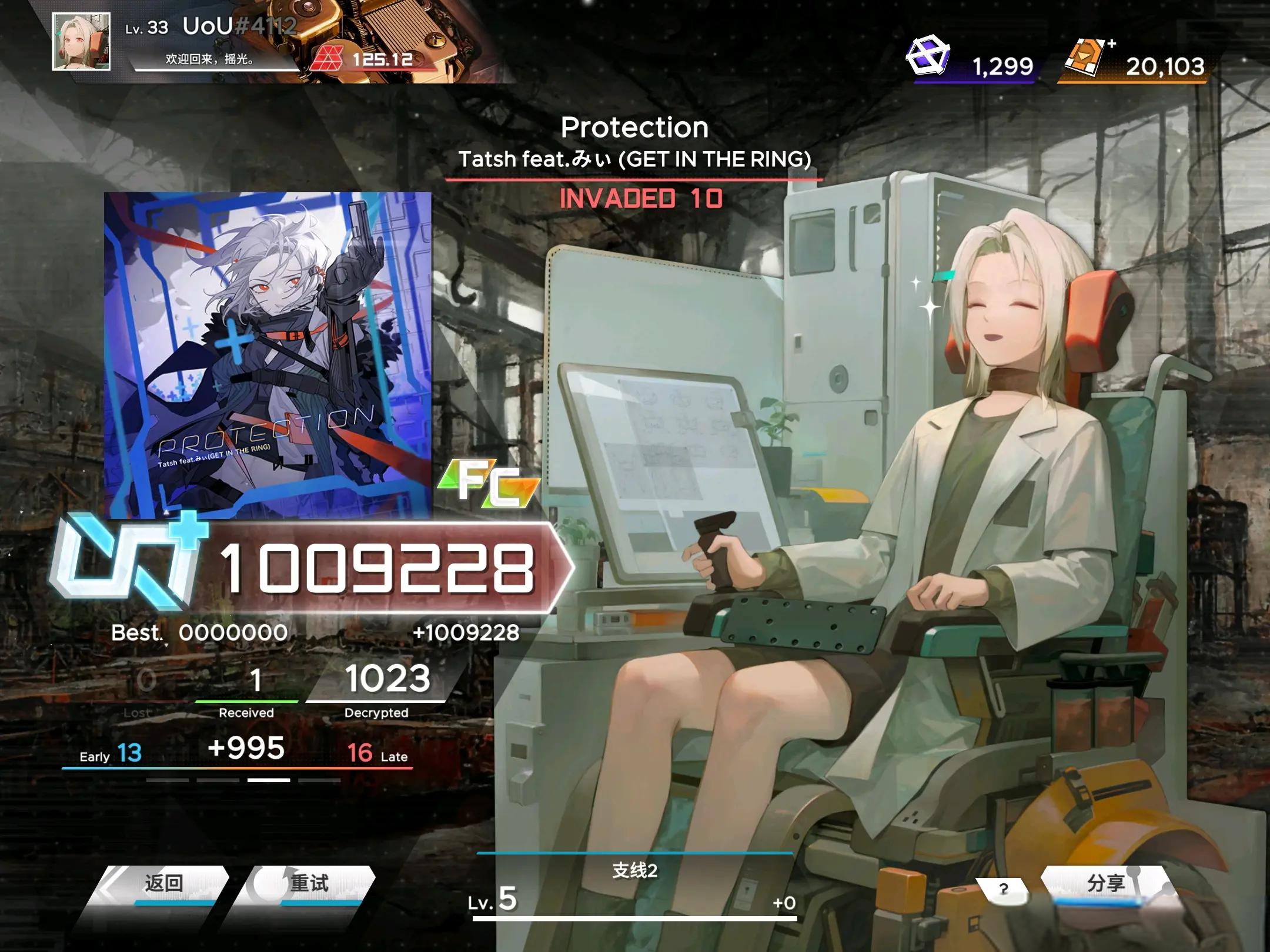Image resolution: width=1270 pixels, height=952 pixels.
Task: Share the result with 分享
Action: pyautogui.click(x=1105, y=884)
